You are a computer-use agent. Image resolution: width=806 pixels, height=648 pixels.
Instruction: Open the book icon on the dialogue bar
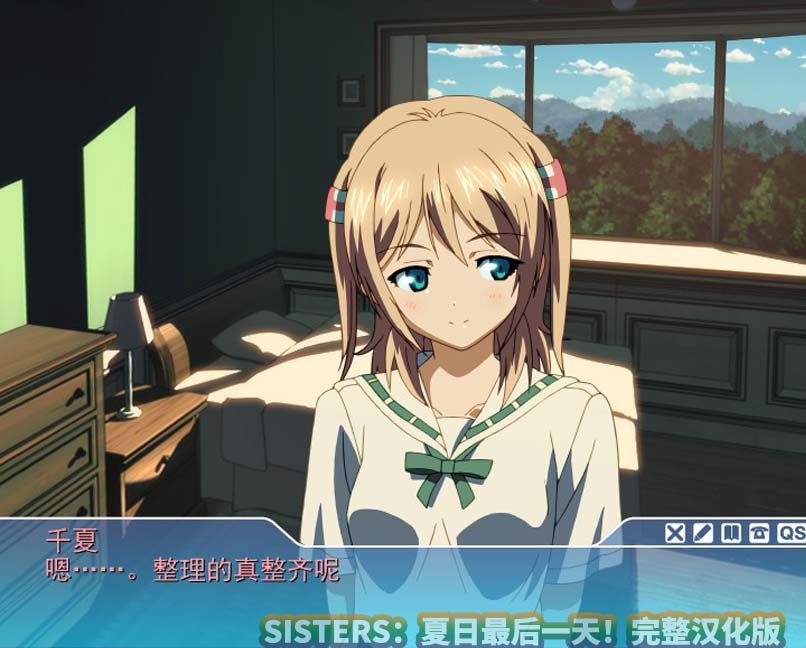point(731,533)
